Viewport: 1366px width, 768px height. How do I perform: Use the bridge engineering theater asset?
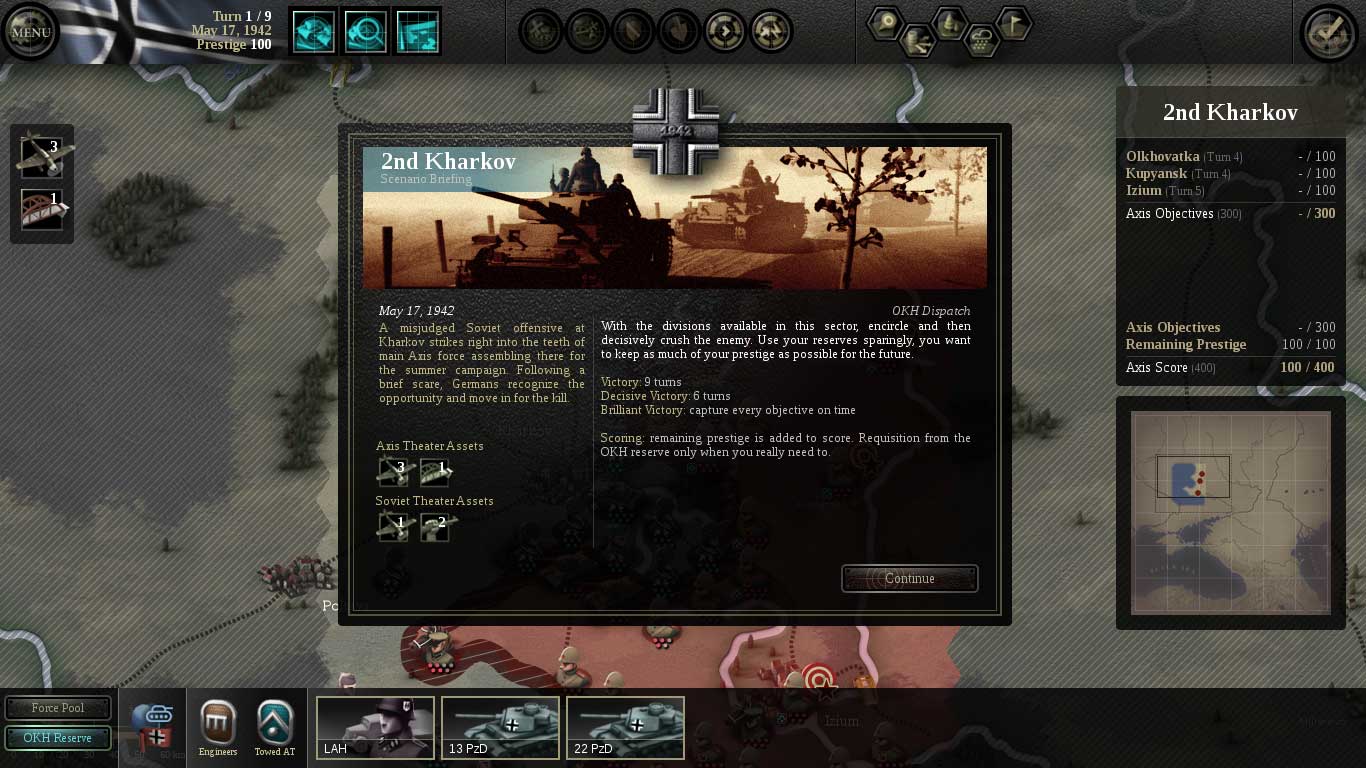(x=40, y=208)
